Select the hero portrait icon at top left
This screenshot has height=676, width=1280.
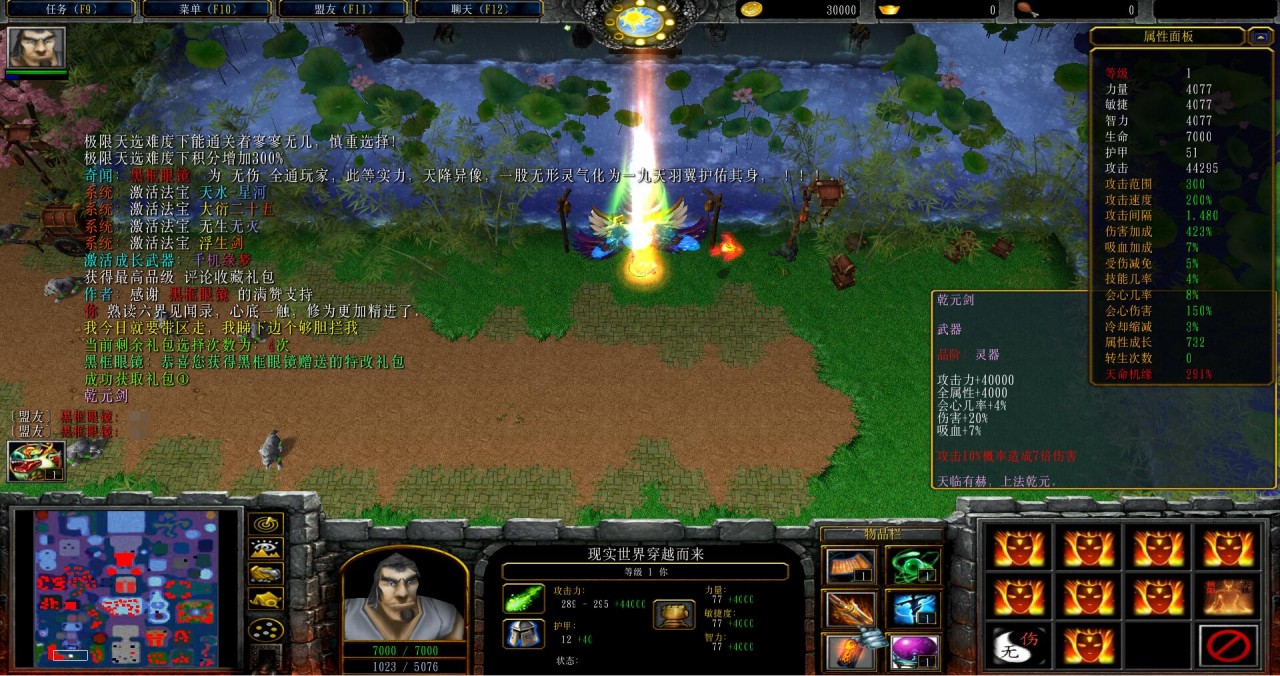[37, 47]
